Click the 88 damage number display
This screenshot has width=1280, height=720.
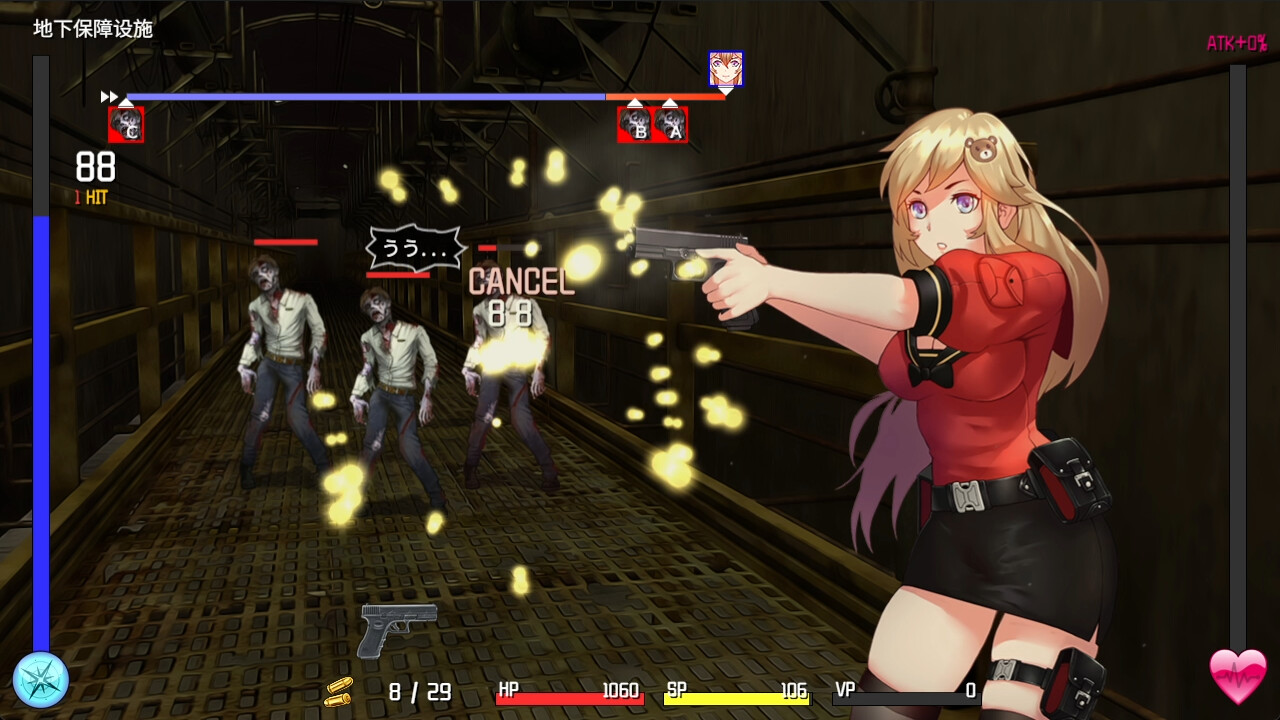coord(95,167)
